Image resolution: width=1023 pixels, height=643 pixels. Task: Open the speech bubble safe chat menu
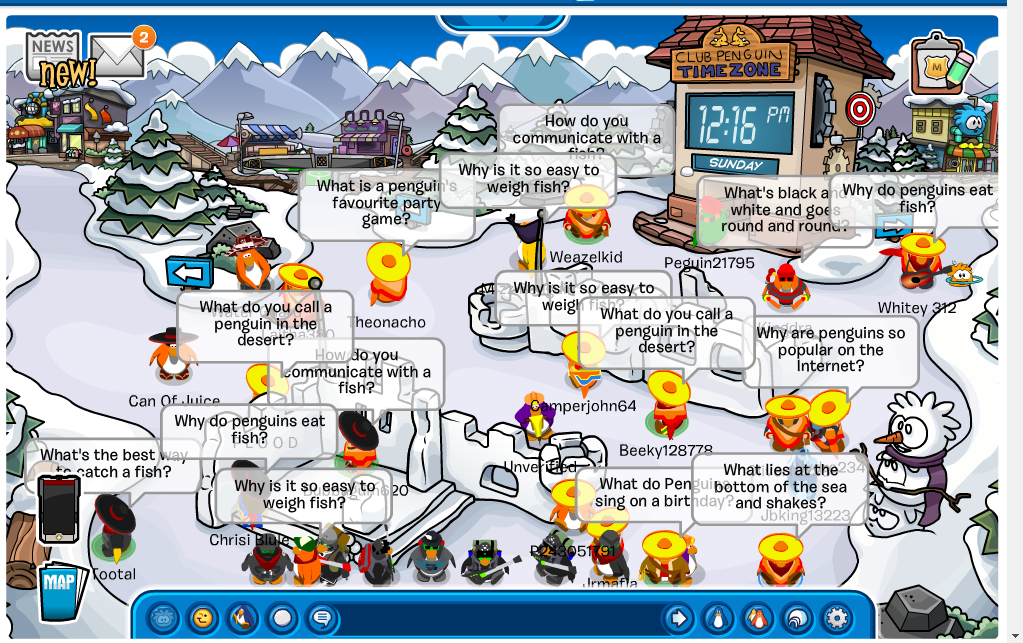coord(321,618)
